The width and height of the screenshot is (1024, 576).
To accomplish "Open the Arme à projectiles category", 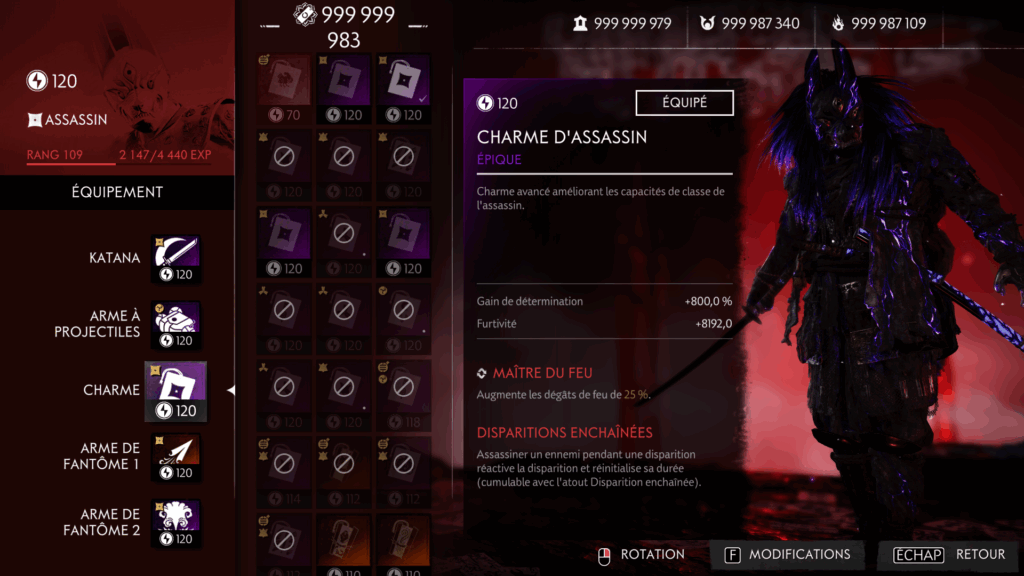I will coord(176,325).
